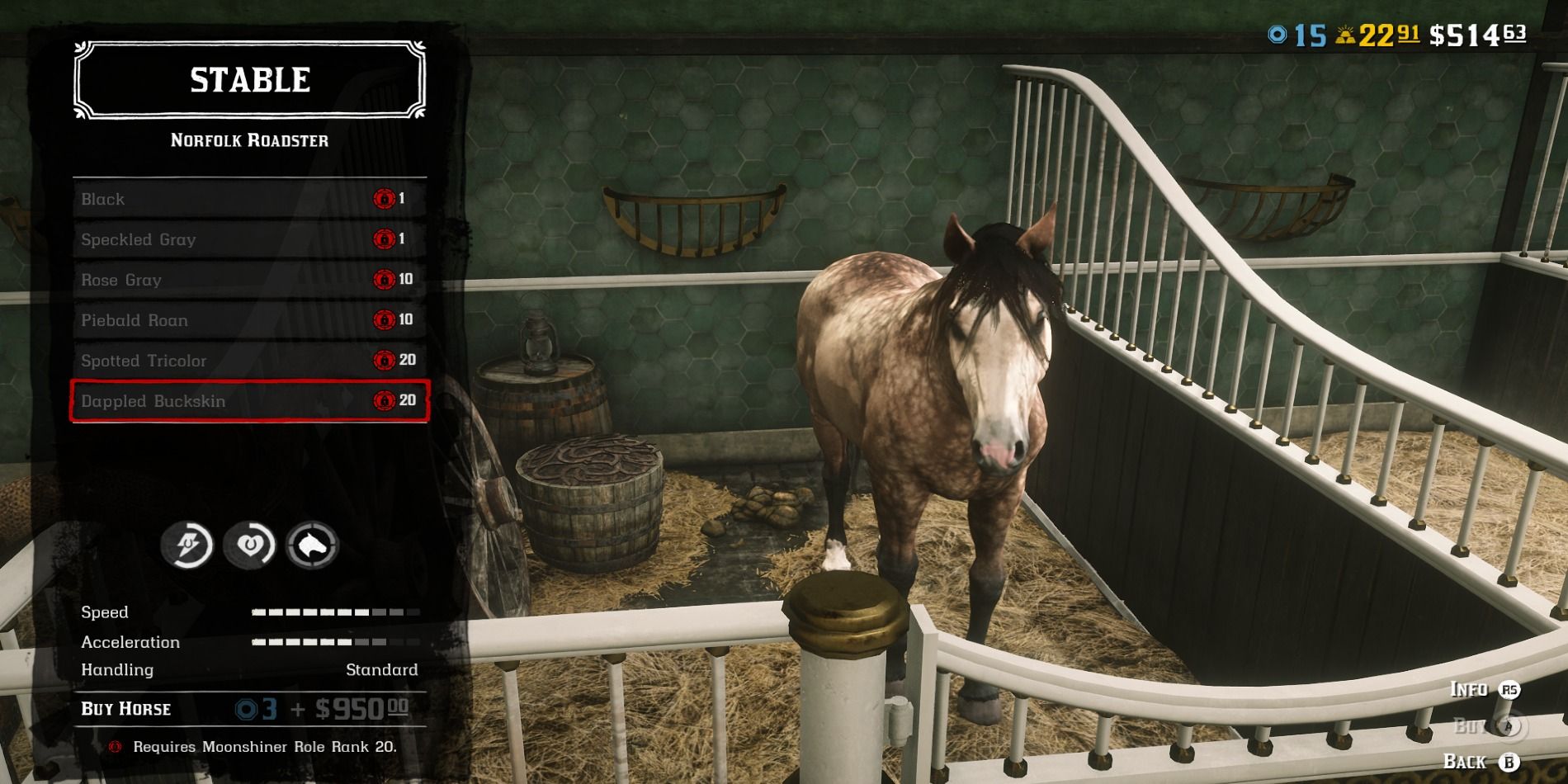Click the horse health heart icon

(x=249, y=545)
